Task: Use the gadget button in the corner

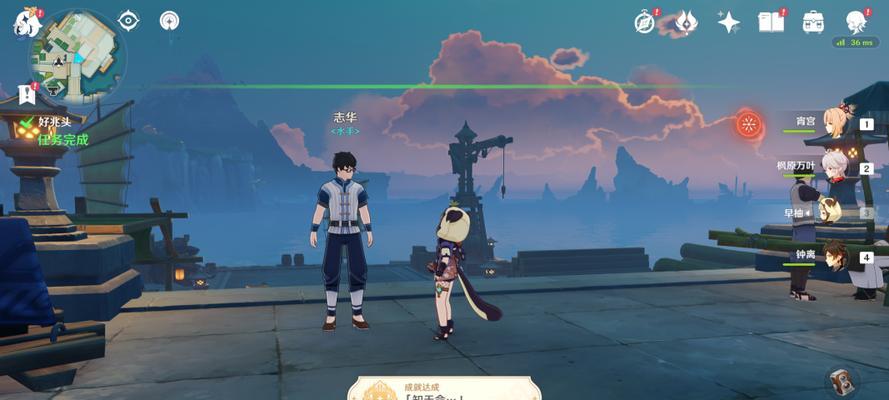Action: [x=842, y=380]
